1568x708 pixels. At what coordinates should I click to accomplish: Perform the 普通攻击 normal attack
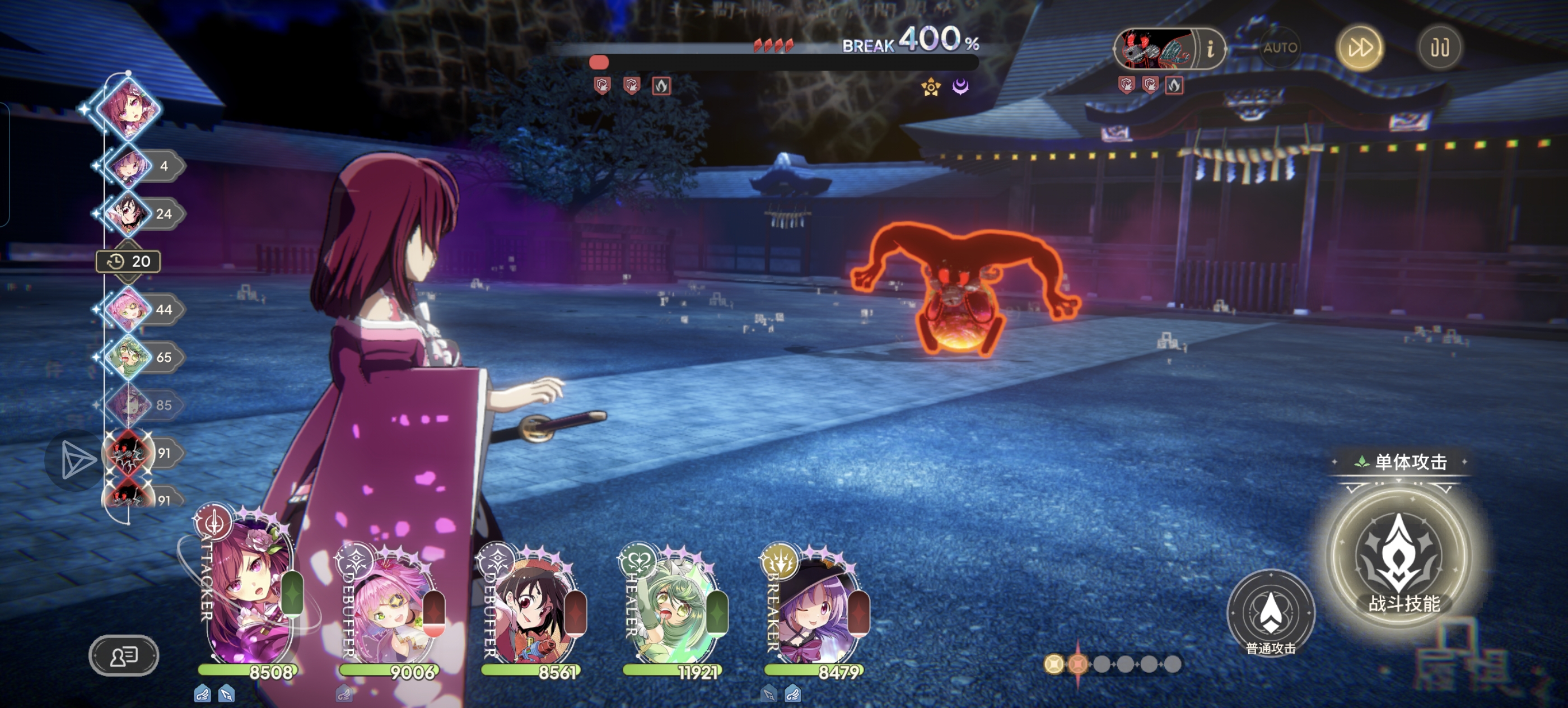tap(1270, 612)
